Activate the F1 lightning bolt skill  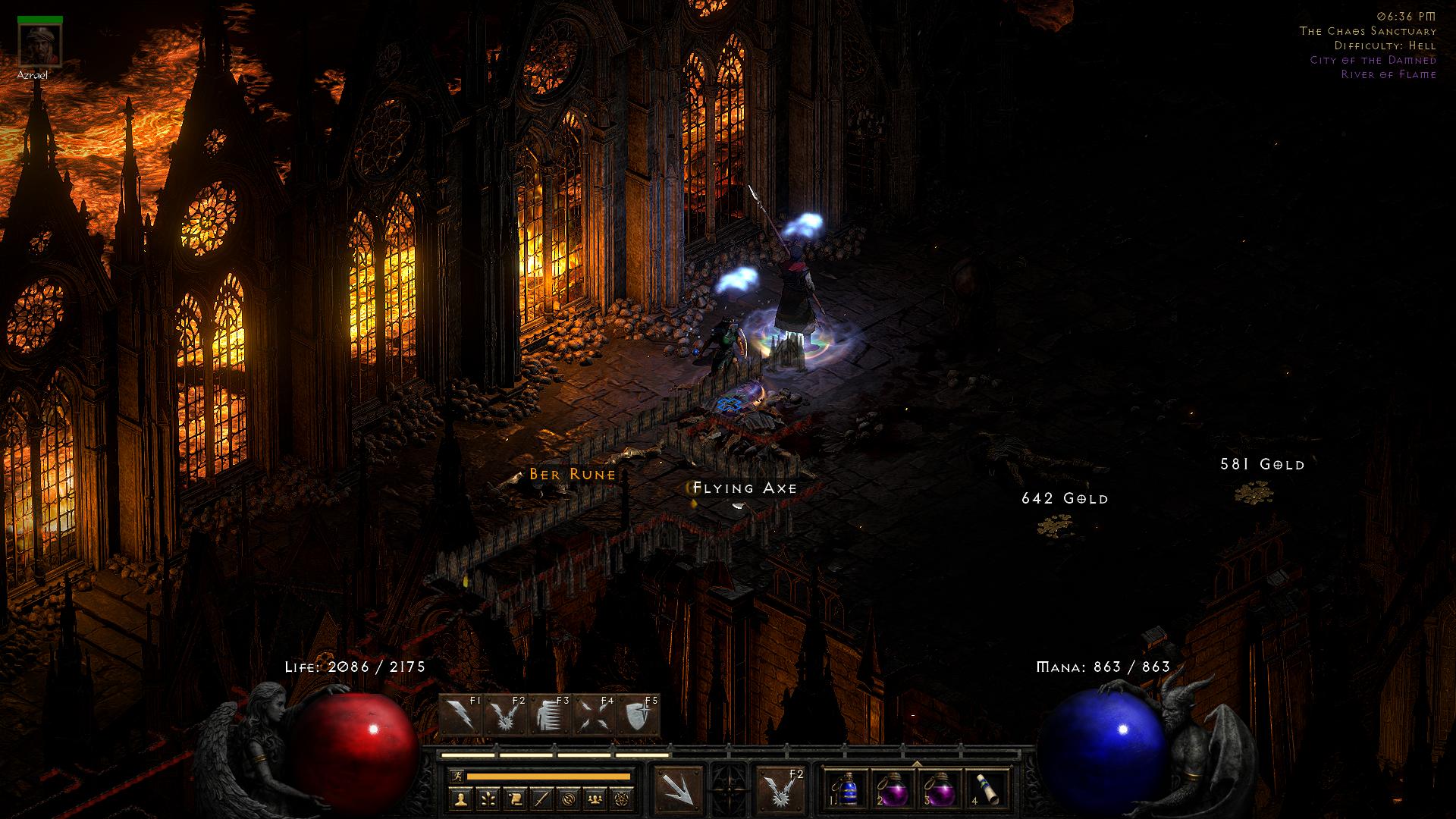coord(460,716)
